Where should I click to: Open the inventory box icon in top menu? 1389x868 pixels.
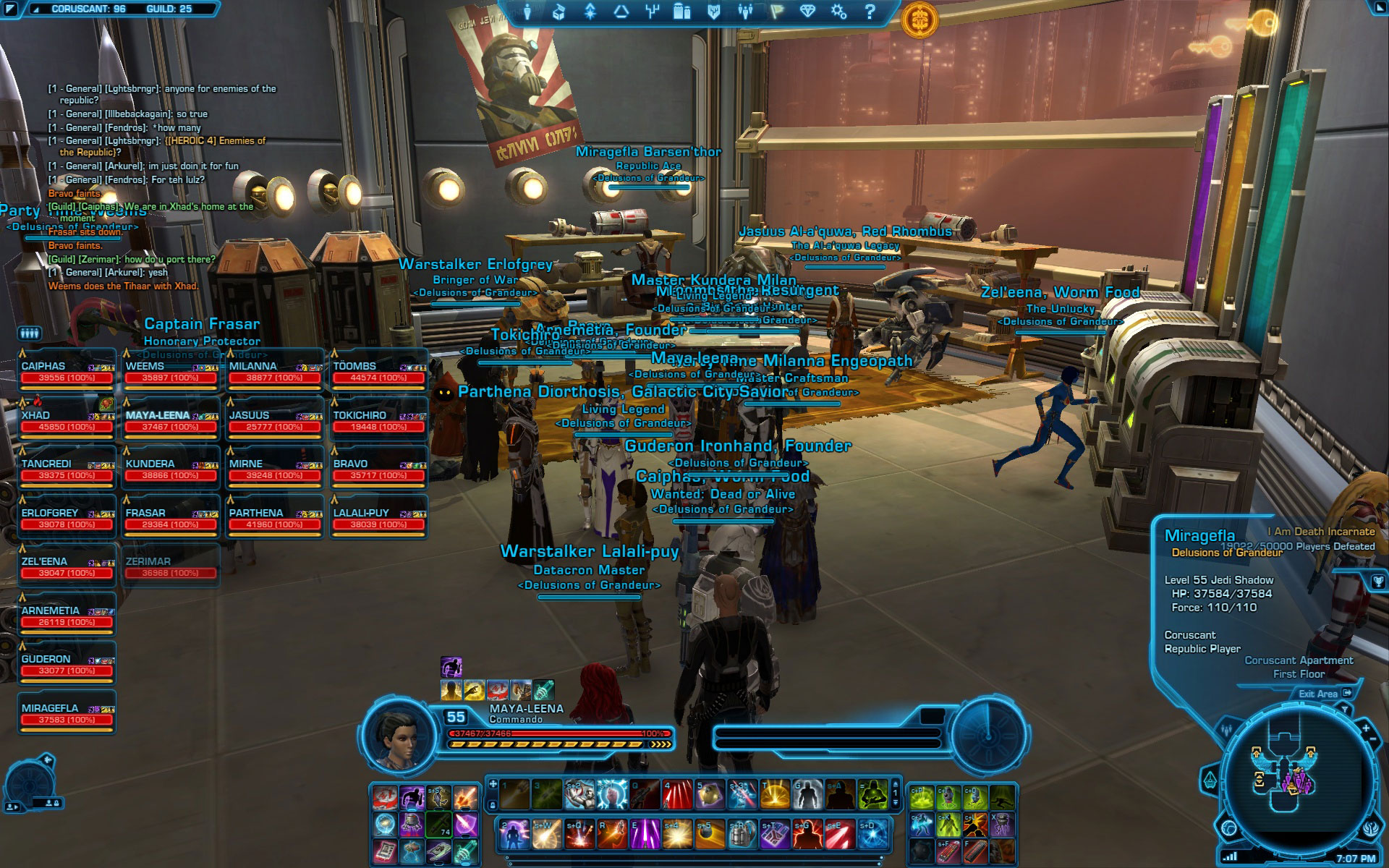[x=558, y=12]
